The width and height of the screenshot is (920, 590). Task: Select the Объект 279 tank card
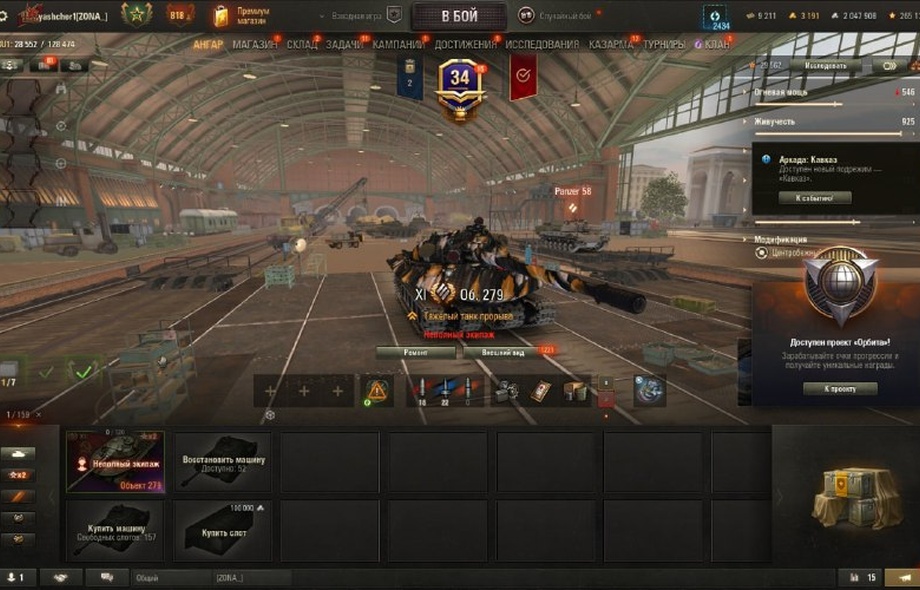[115, 461]
